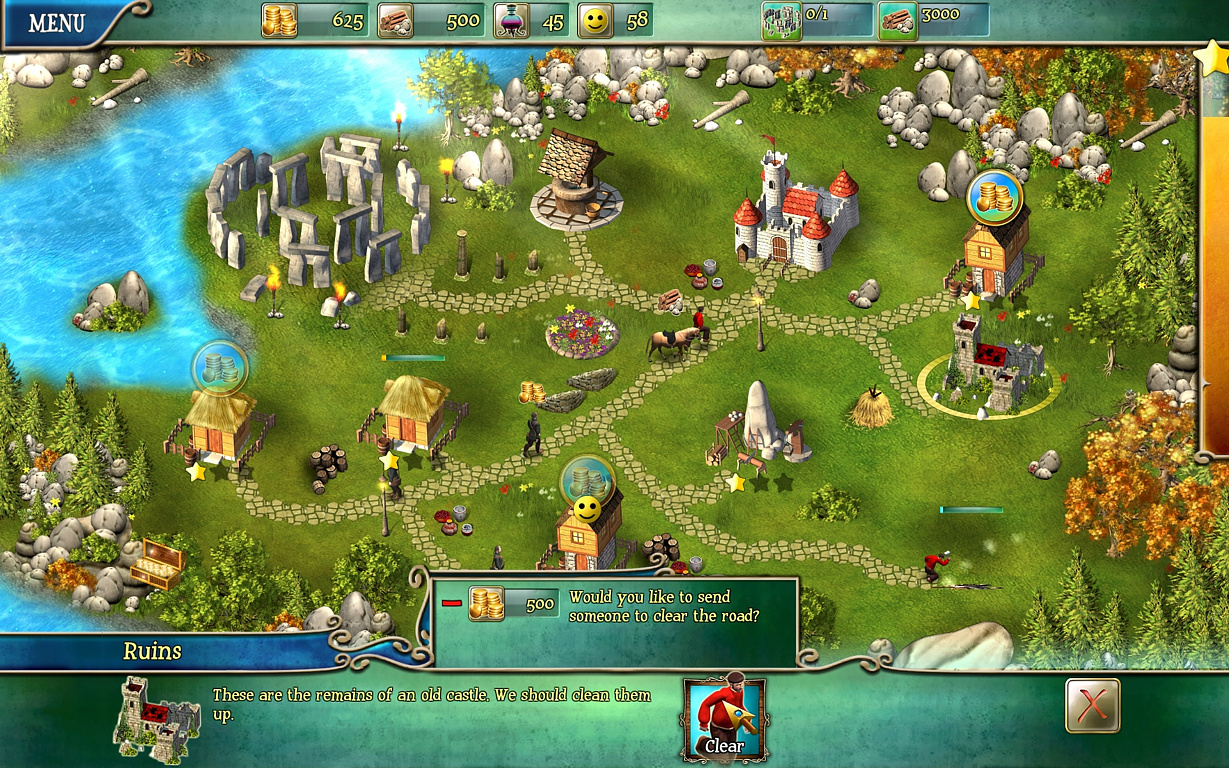1229x768 pixels.
Task: Open the MENU button
Action: pyautogui.click(x=57, y=23)
